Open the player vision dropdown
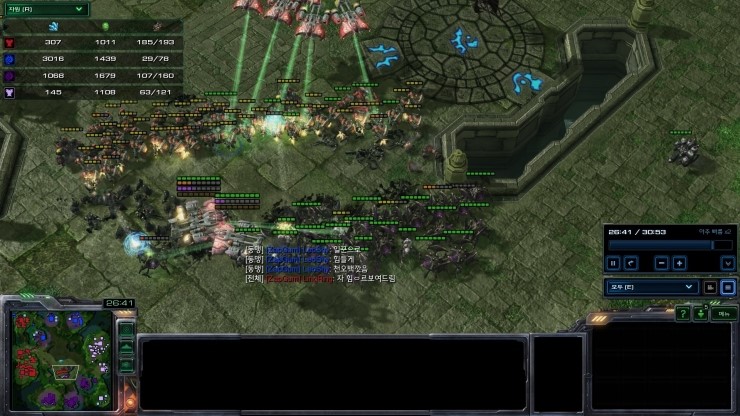Image resolution: width=740 pixels, height=416 pixels. coord(651,286)
